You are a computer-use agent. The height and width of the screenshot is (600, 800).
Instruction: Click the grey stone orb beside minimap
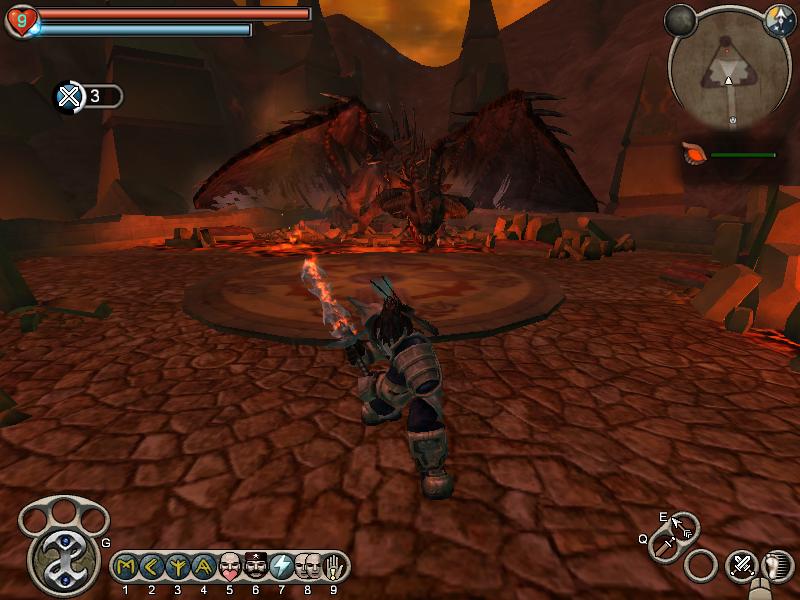click(681, 19)
